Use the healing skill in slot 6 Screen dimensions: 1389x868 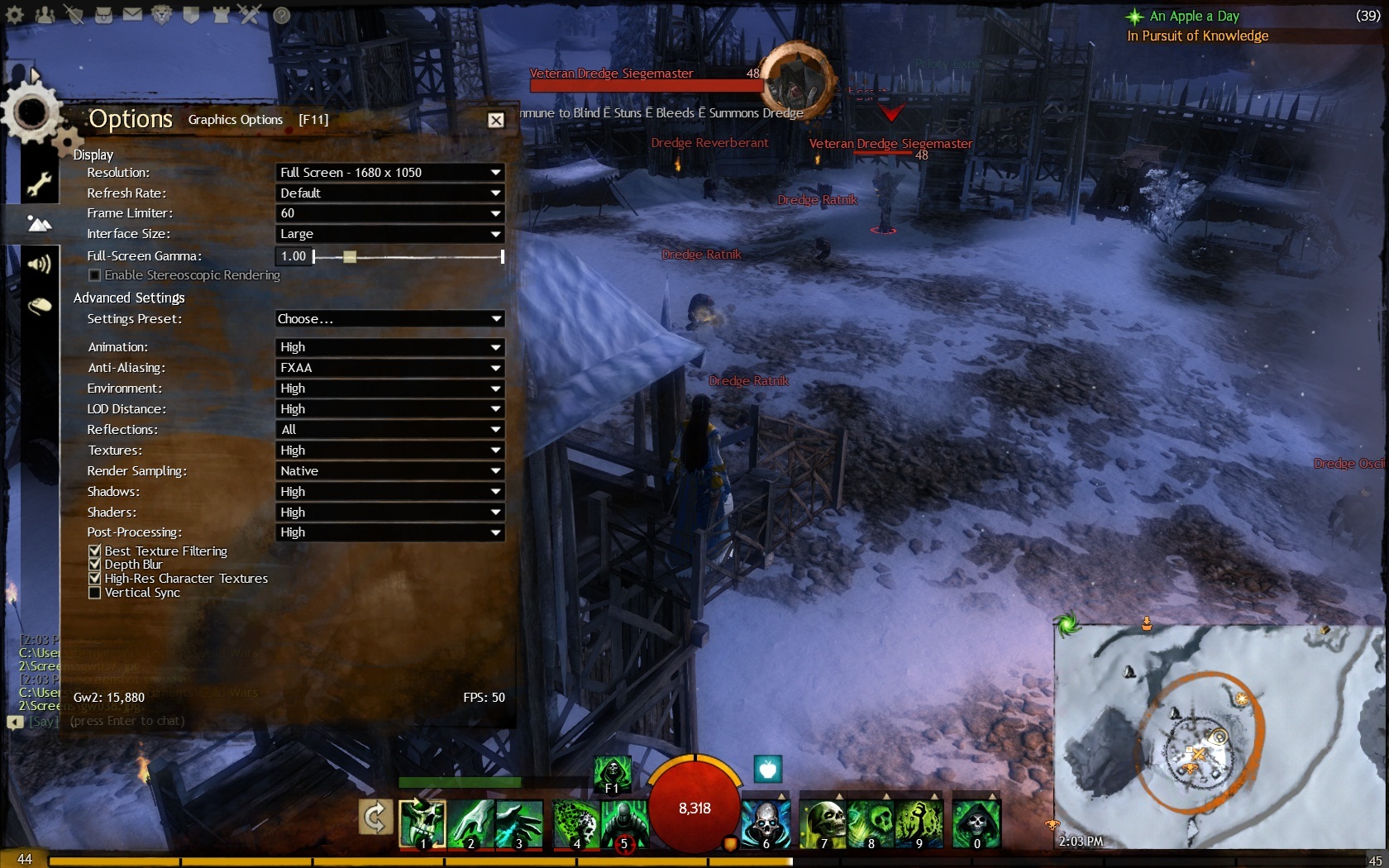click(766, 824)
